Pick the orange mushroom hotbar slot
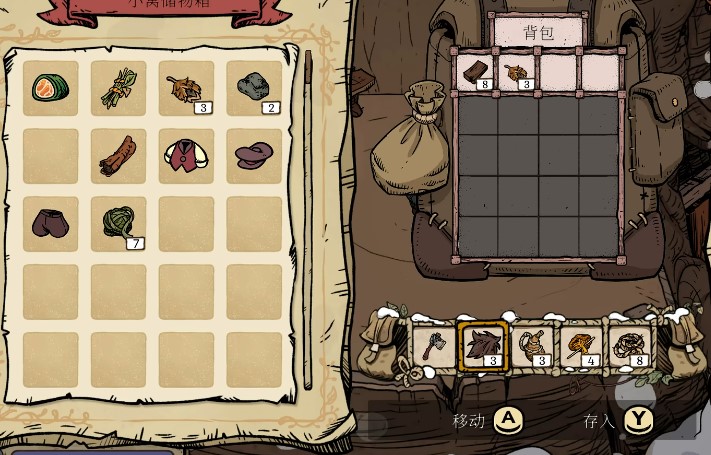This screenshot has width=711, height=455. [581, 346]
